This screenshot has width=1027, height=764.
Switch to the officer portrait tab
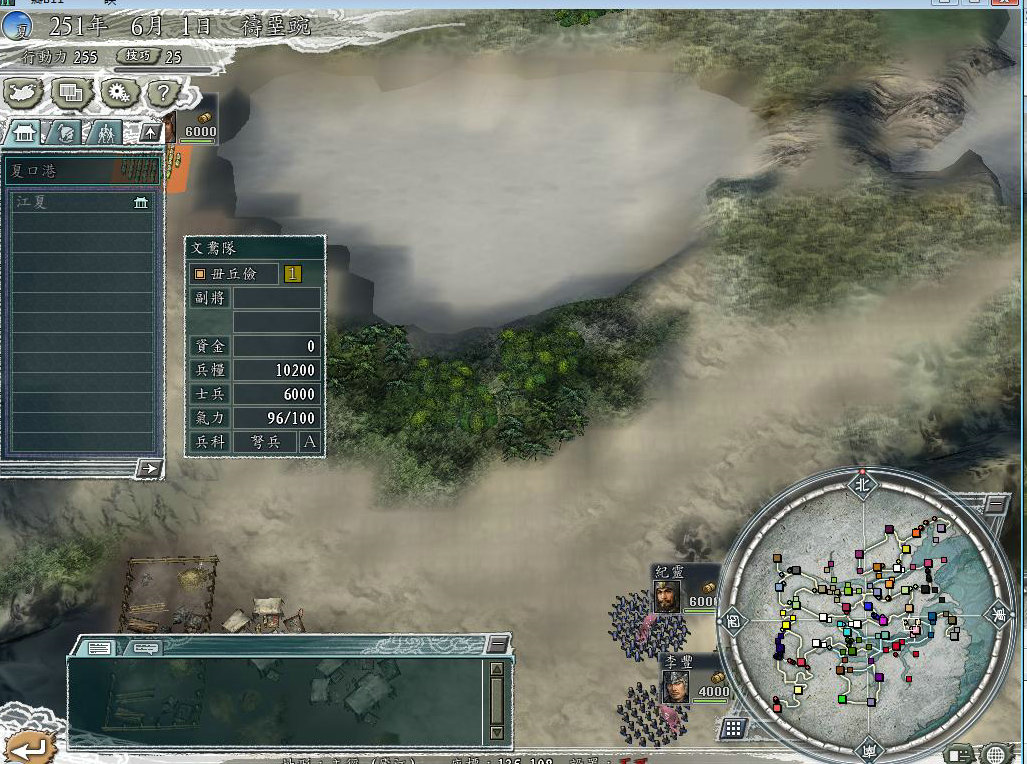click(65, 132)
